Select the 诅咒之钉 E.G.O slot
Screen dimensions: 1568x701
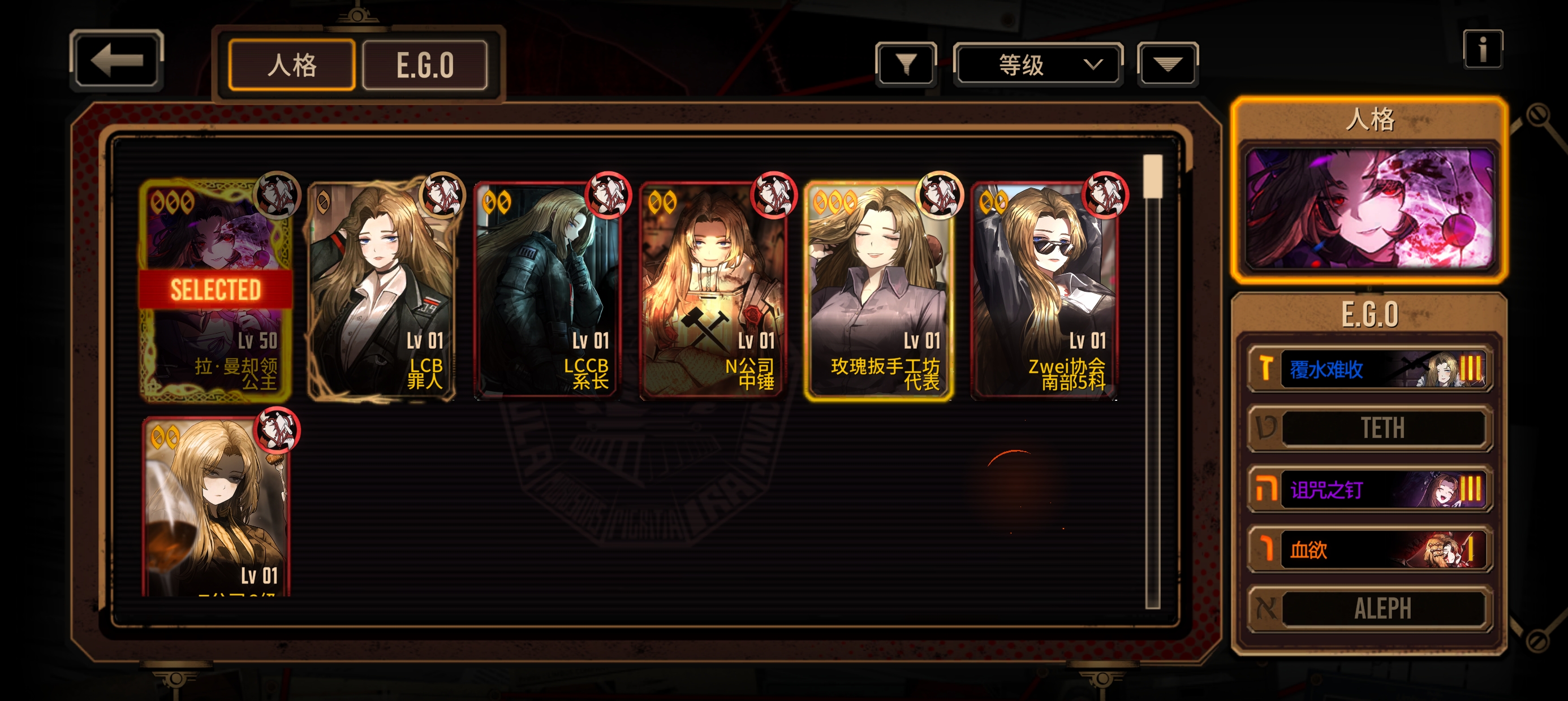pyautogui.click(x=1369, y=489)
